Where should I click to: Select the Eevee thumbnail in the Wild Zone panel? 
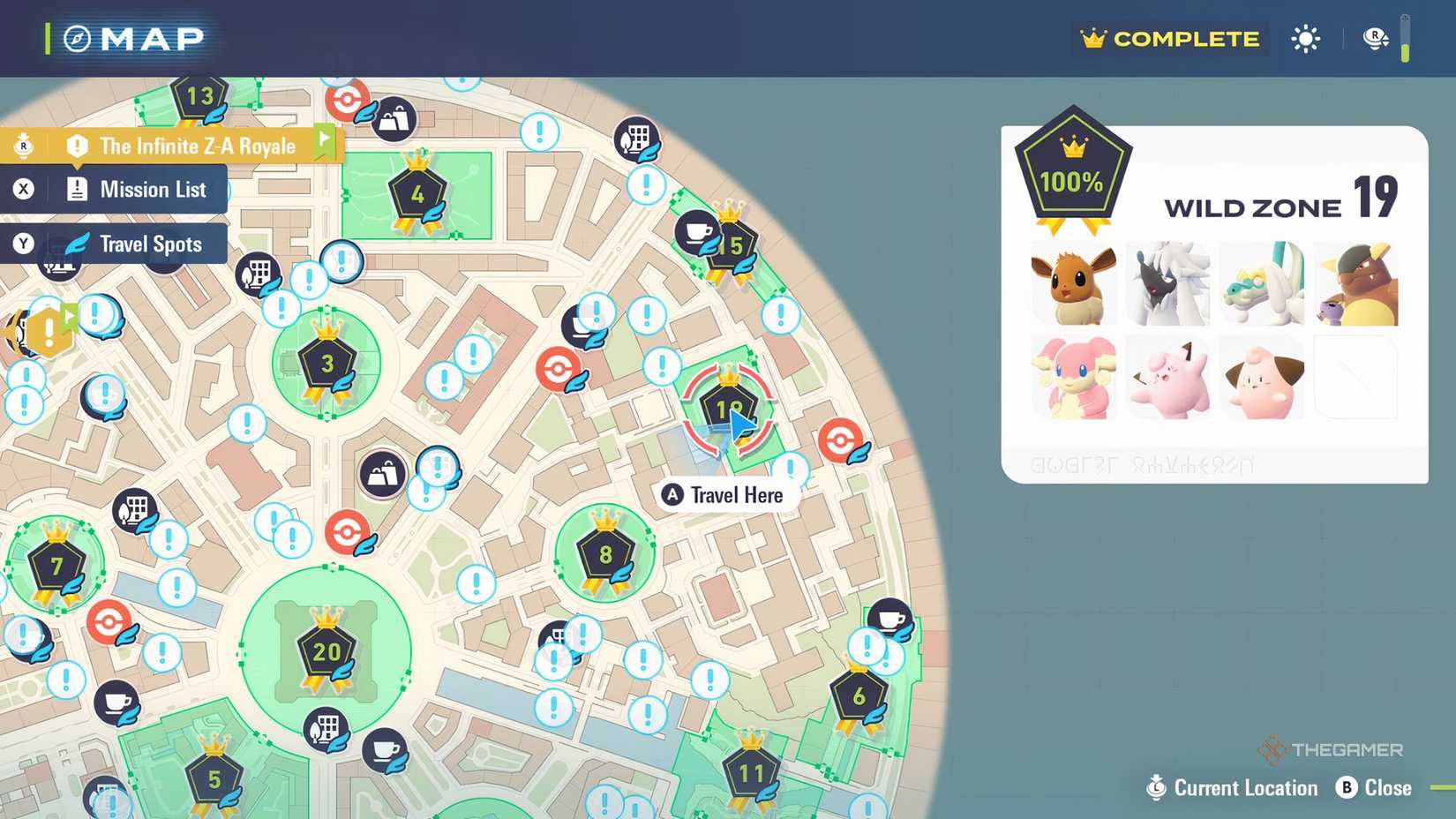point(1073,284)
